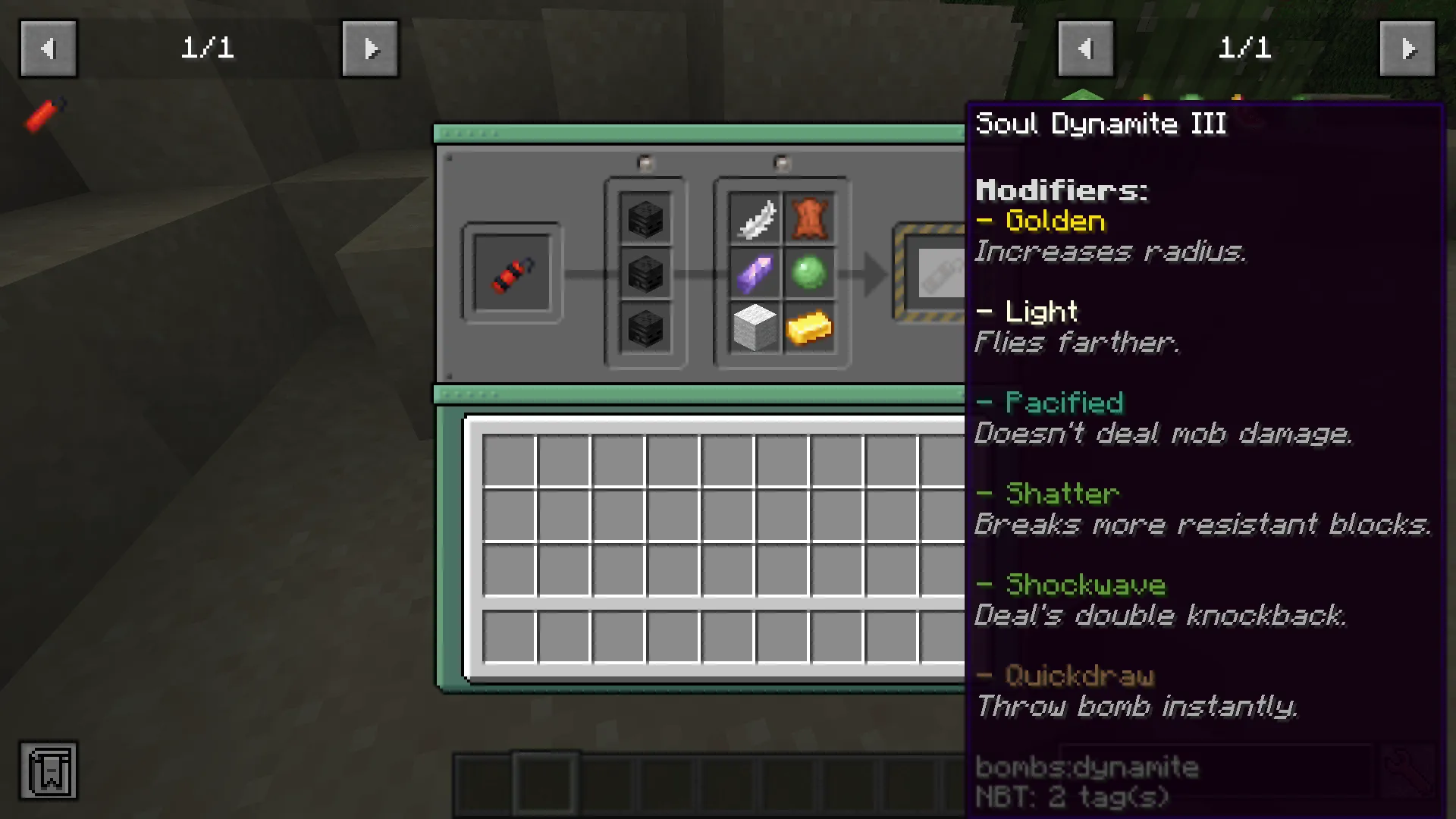
Task: Go to previous recipe page on the left panel
Action: pyautogui.click(x=49, y=49)
